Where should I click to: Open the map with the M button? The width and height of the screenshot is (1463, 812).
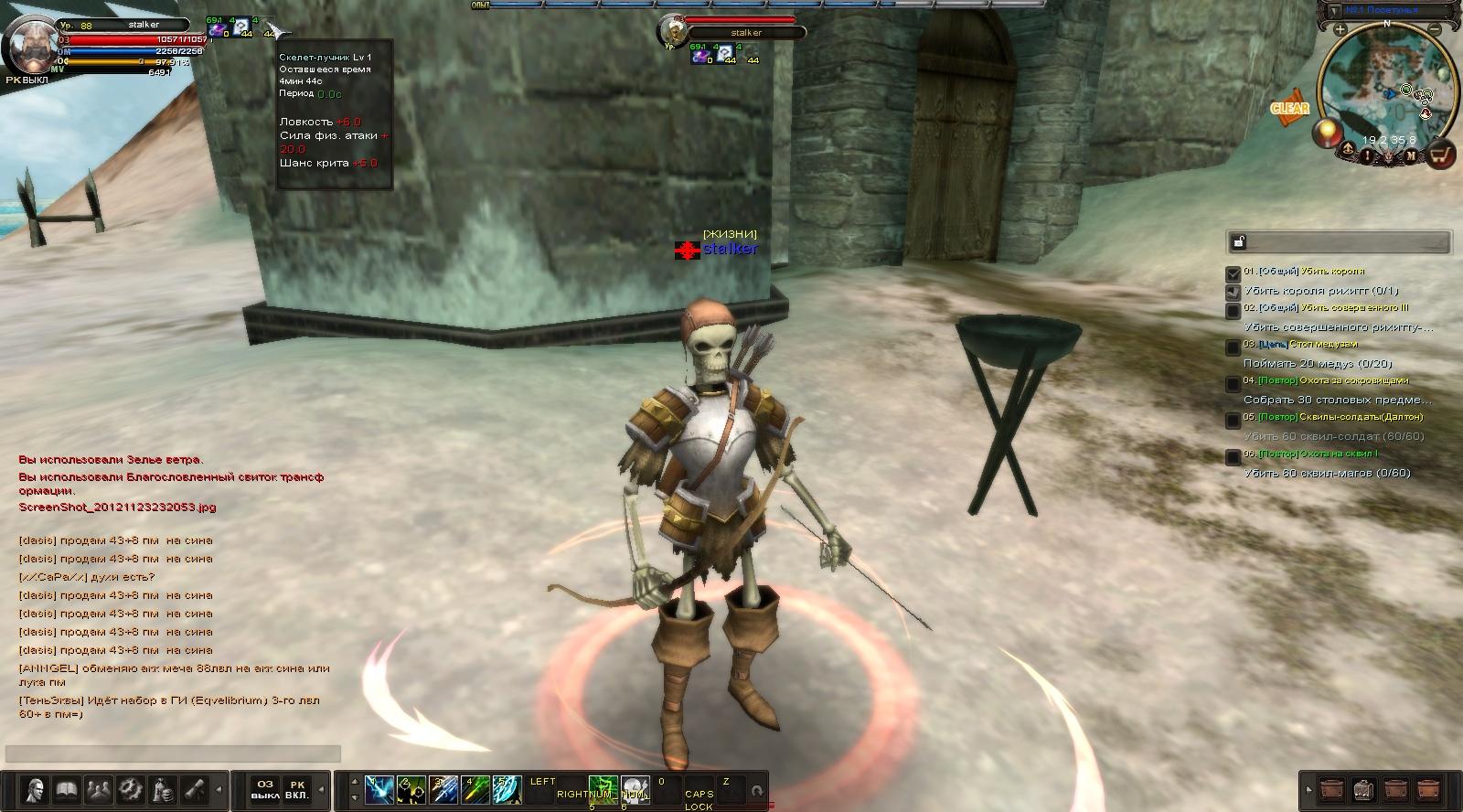tap(1411, 155)
